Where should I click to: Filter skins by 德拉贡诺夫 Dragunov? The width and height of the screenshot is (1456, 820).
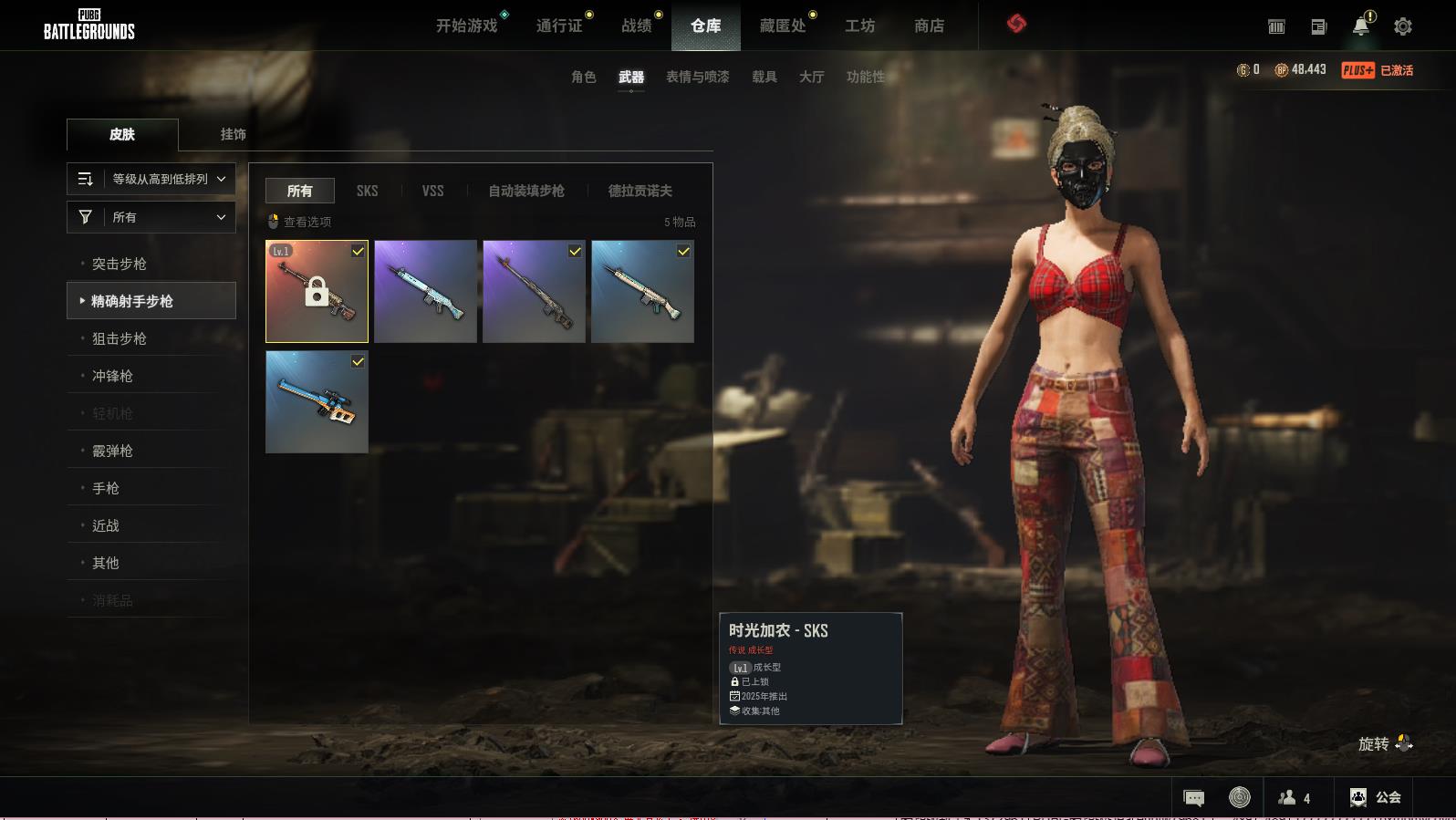[640, 191]
